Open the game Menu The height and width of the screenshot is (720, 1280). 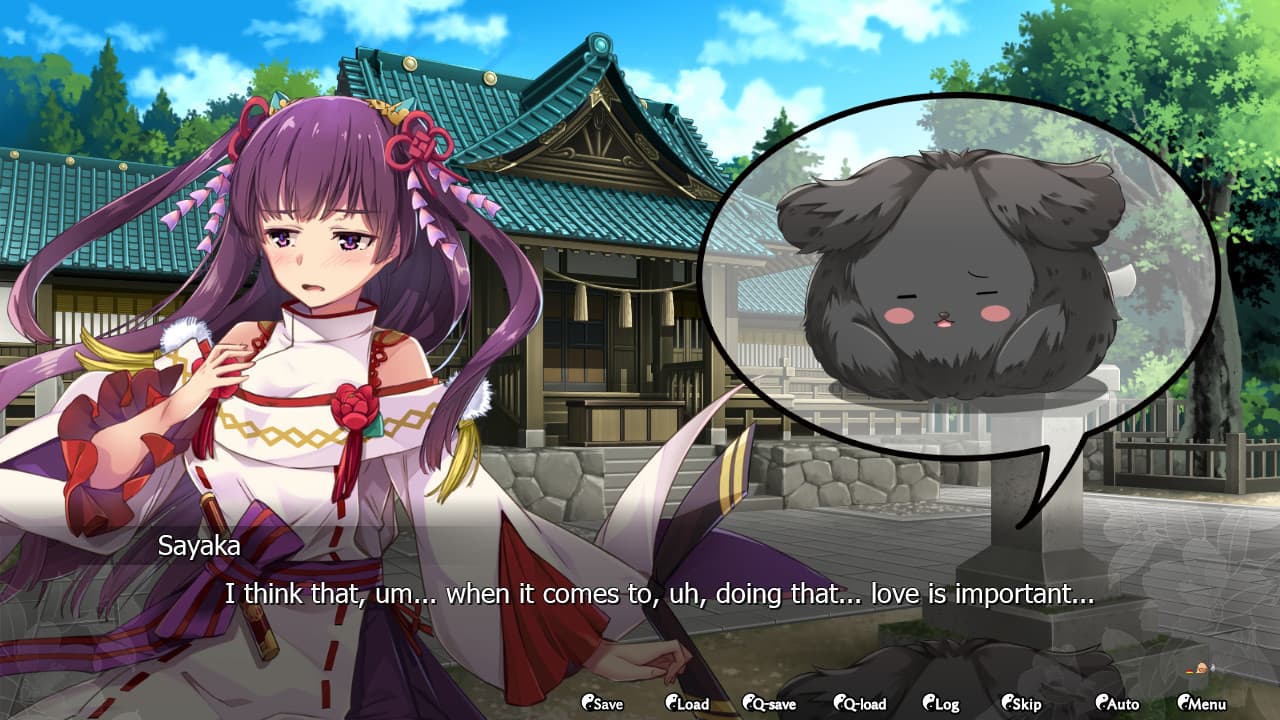[1201, 704]
